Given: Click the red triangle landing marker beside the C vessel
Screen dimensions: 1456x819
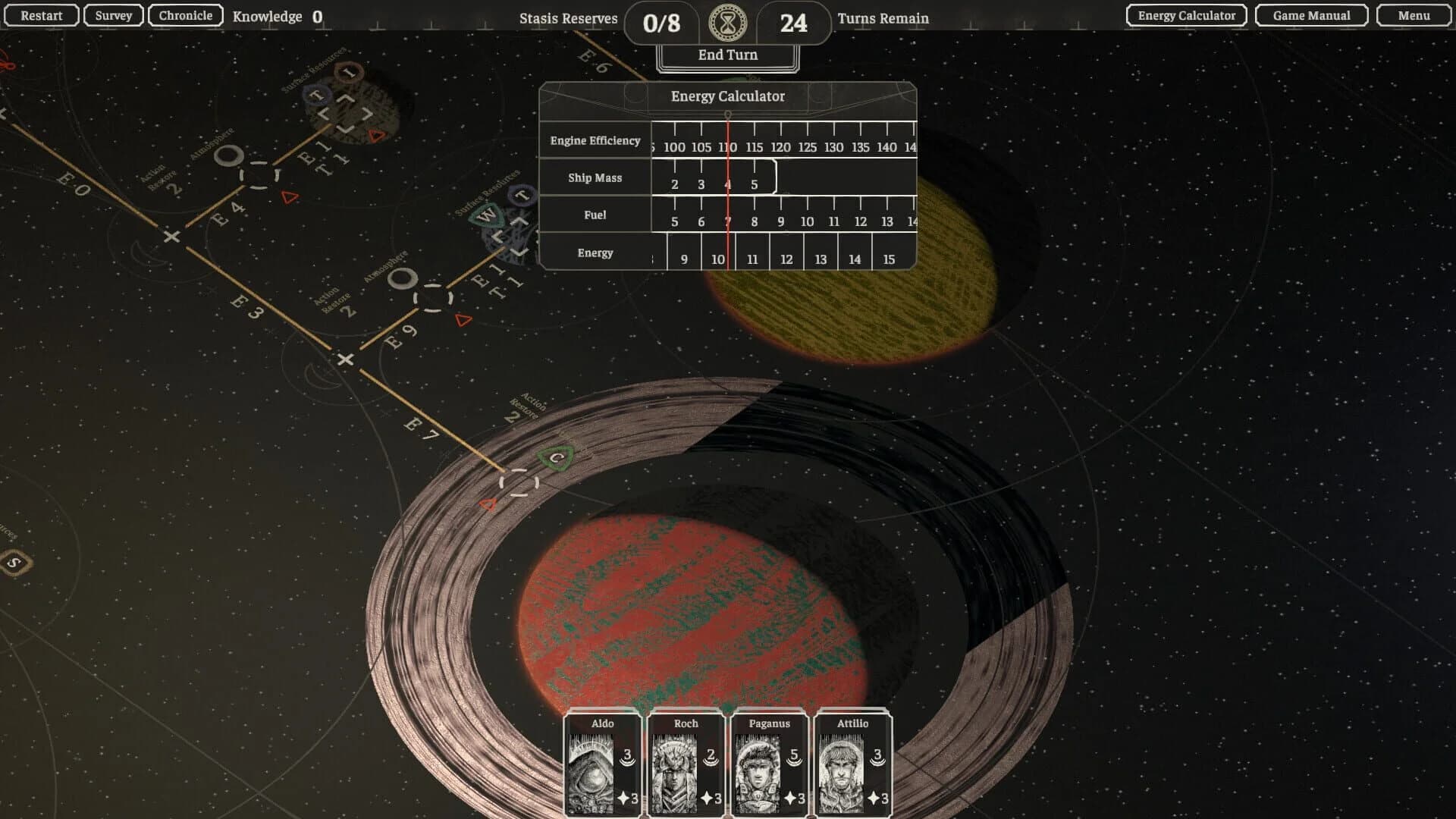Looking at the screenshot, I should [x=488, y=504].
